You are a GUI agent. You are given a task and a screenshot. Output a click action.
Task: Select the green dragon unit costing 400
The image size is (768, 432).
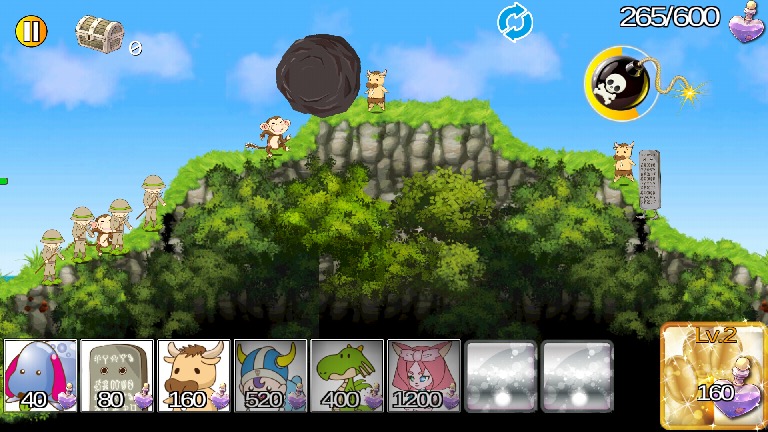click(347, 376)
